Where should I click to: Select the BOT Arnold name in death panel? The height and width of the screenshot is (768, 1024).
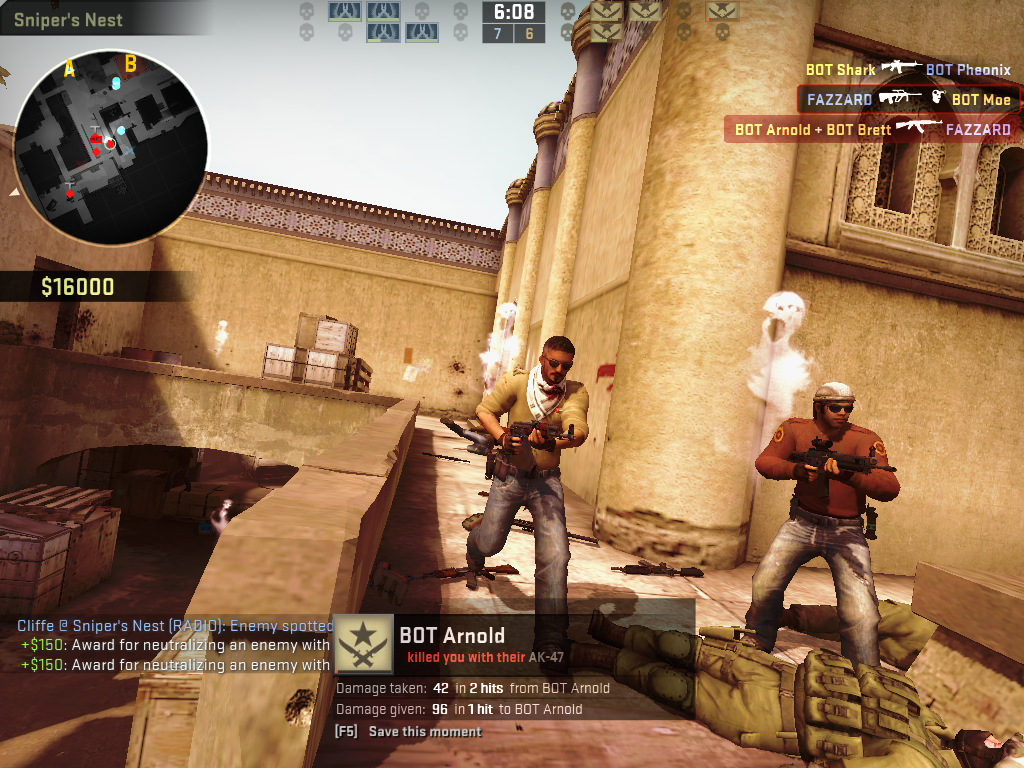click(x=452, y=635)
